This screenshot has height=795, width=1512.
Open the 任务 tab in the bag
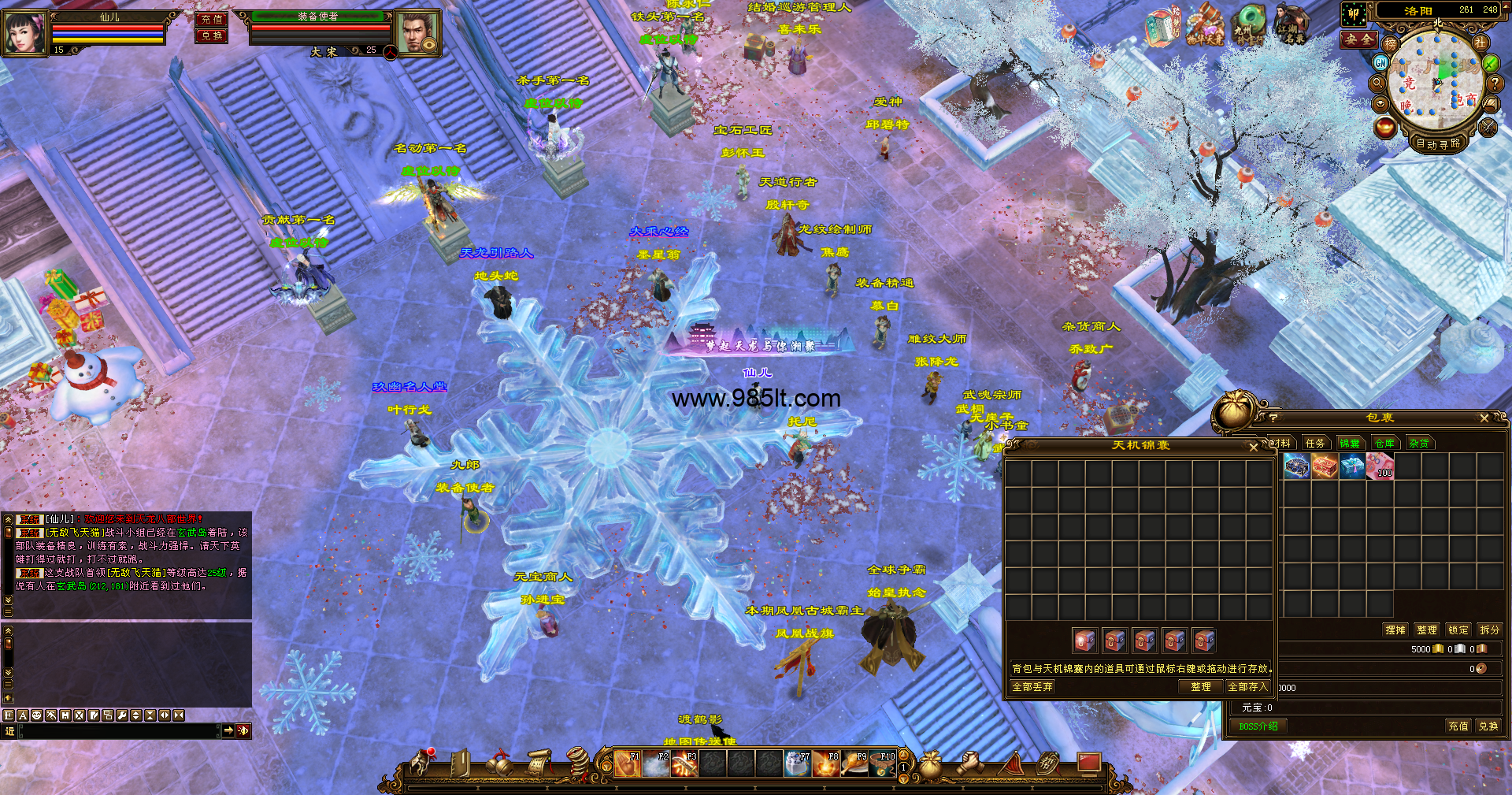(x=1315, y=443)
